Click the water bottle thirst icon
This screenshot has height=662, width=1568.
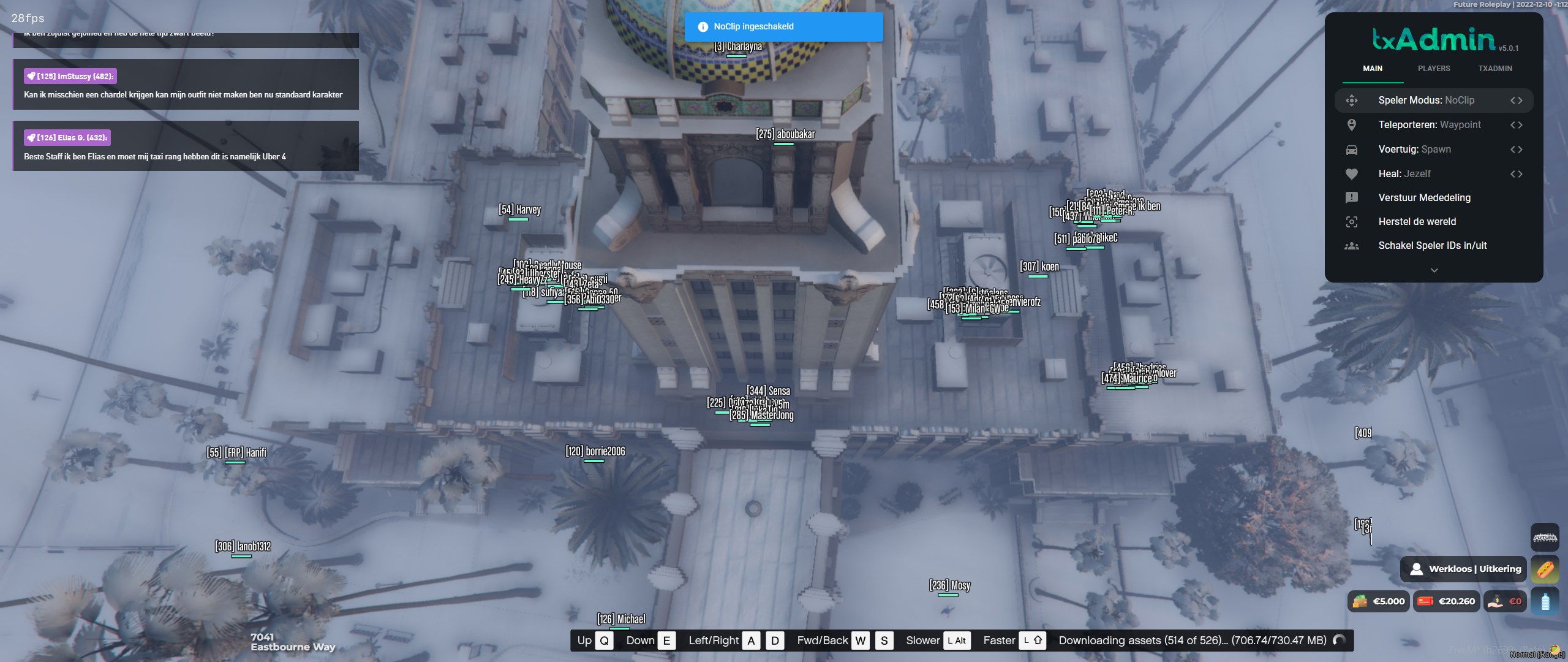(1545, 601)
